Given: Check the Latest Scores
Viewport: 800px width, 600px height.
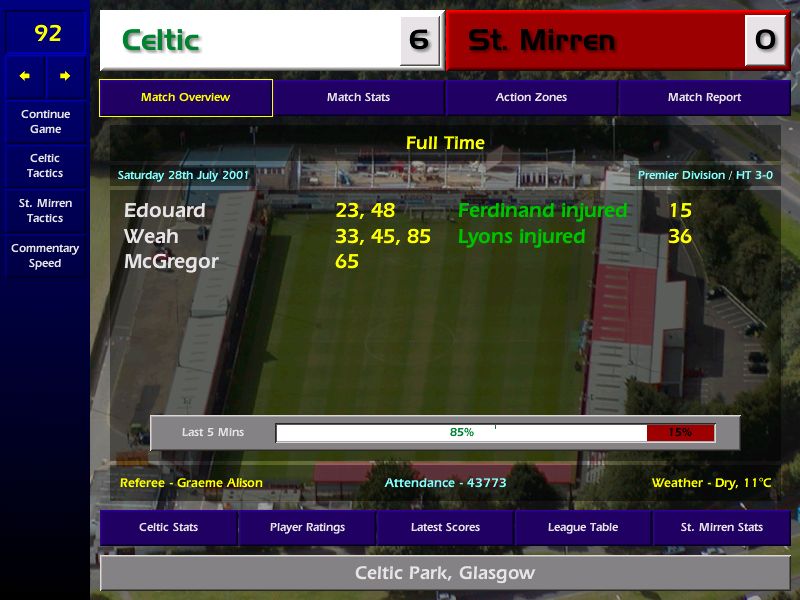Looking at the screenshot, I should click(445, 527).
